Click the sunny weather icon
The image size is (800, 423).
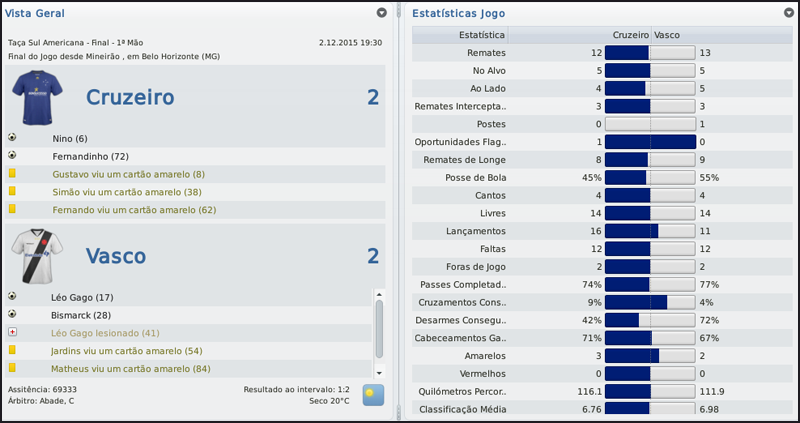[373, 394]
